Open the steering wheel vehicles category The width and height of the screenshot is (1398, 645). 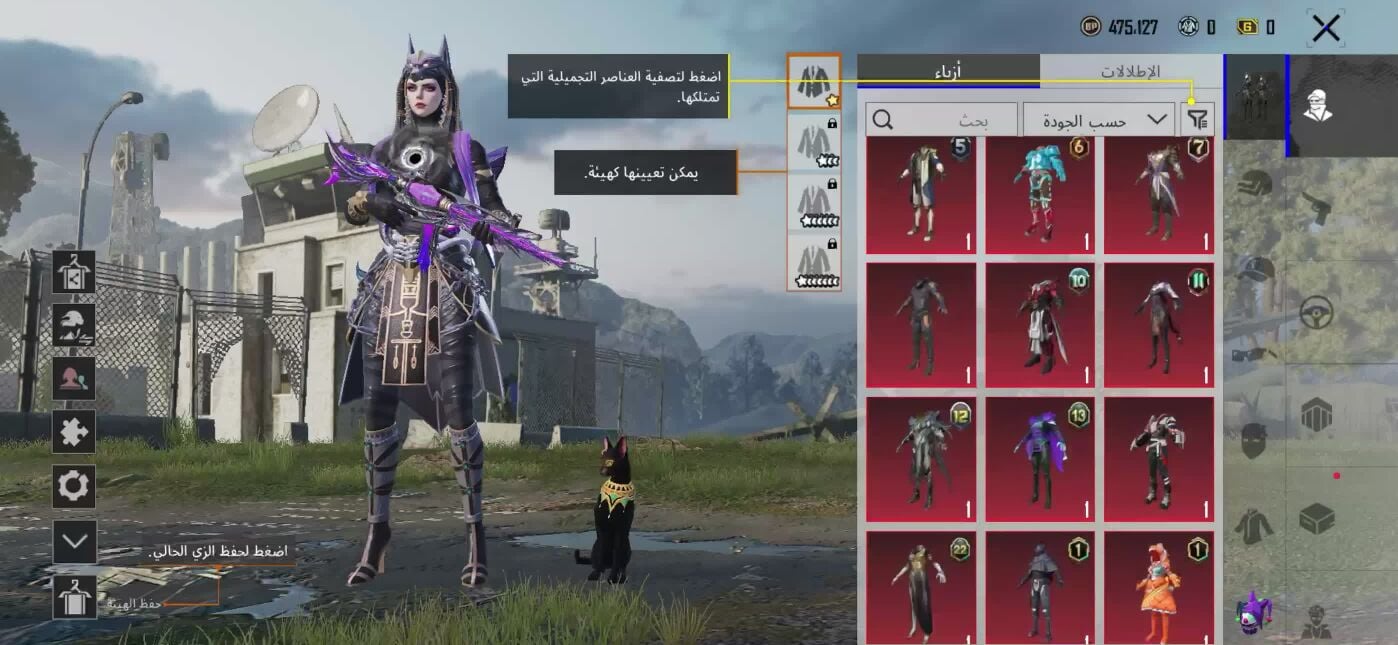[x=1317, y=313]
